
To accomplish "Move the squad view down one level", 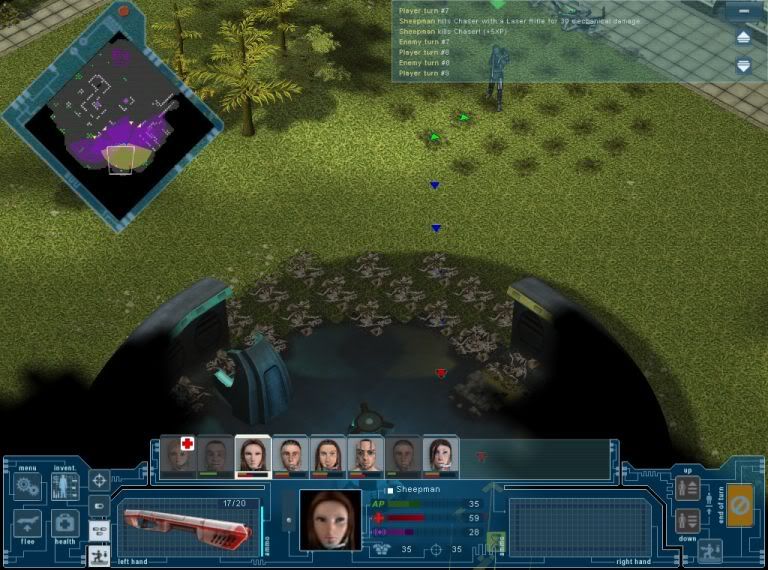I will tap(687, 520).
